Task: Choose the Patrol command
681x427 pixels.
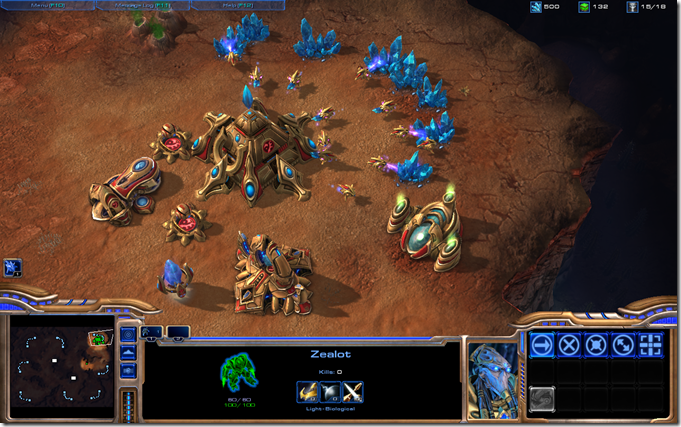Action: [x=623, y=346]
